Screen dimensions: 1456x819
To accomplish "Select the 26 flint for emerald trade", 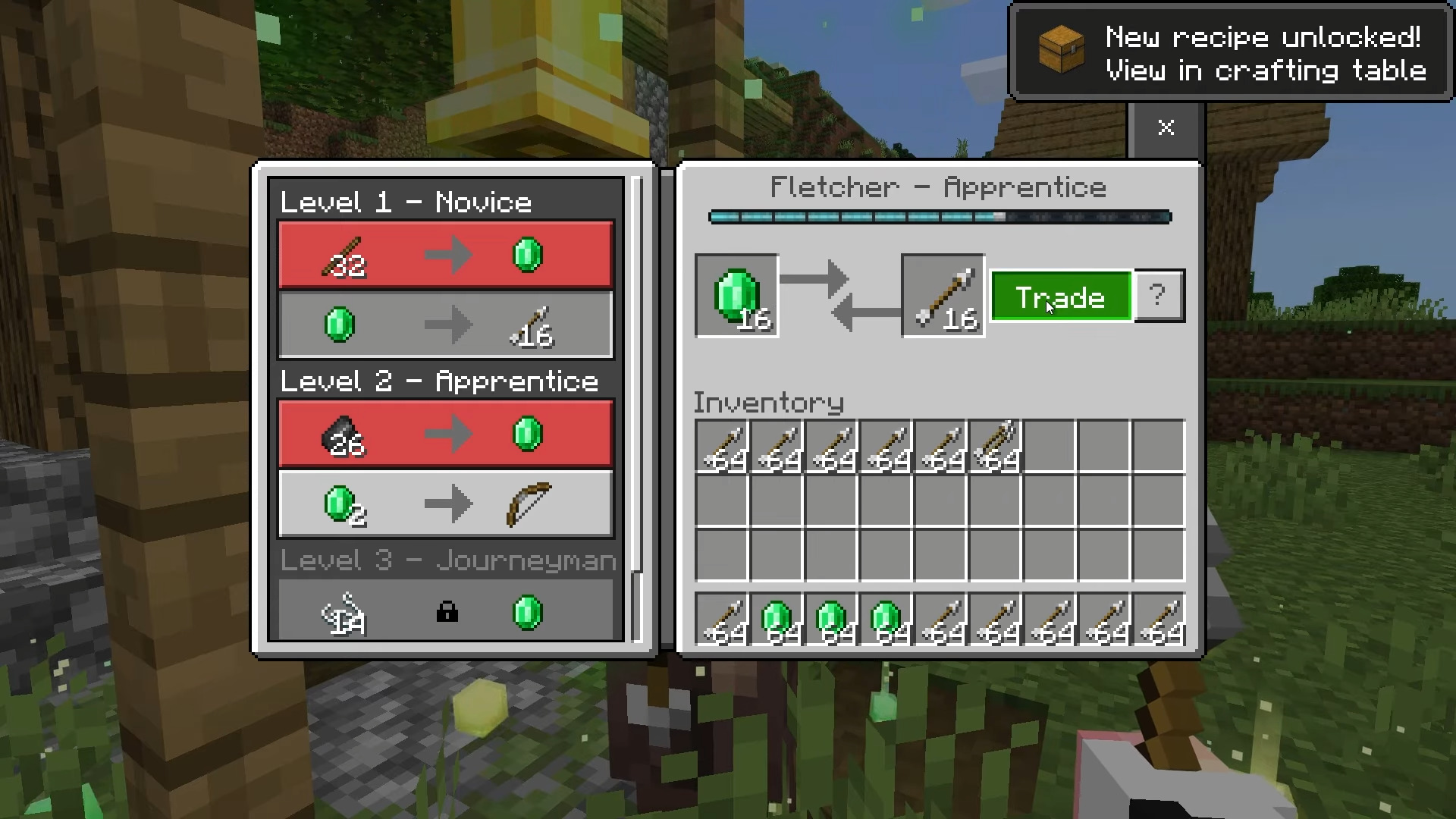I will click(x=445, y=434).
